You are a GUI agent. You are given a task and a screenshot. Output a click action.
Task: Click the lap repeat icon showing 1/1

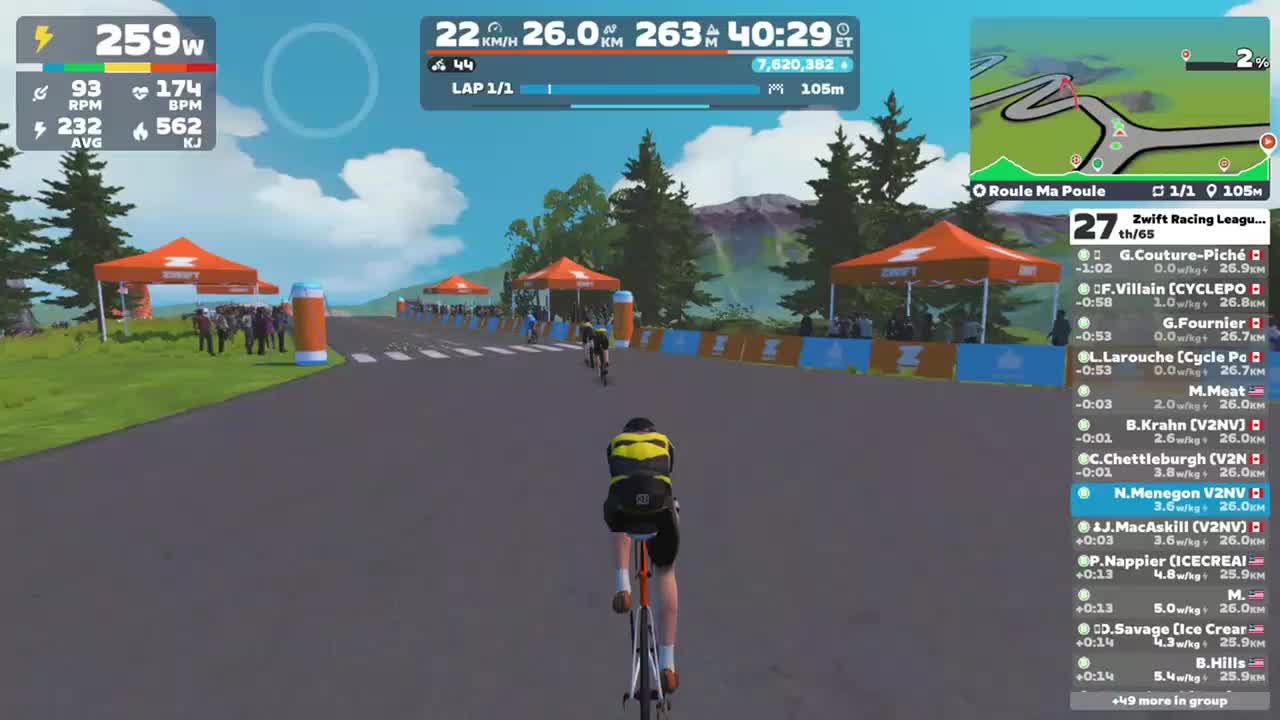click(1159, 190)
